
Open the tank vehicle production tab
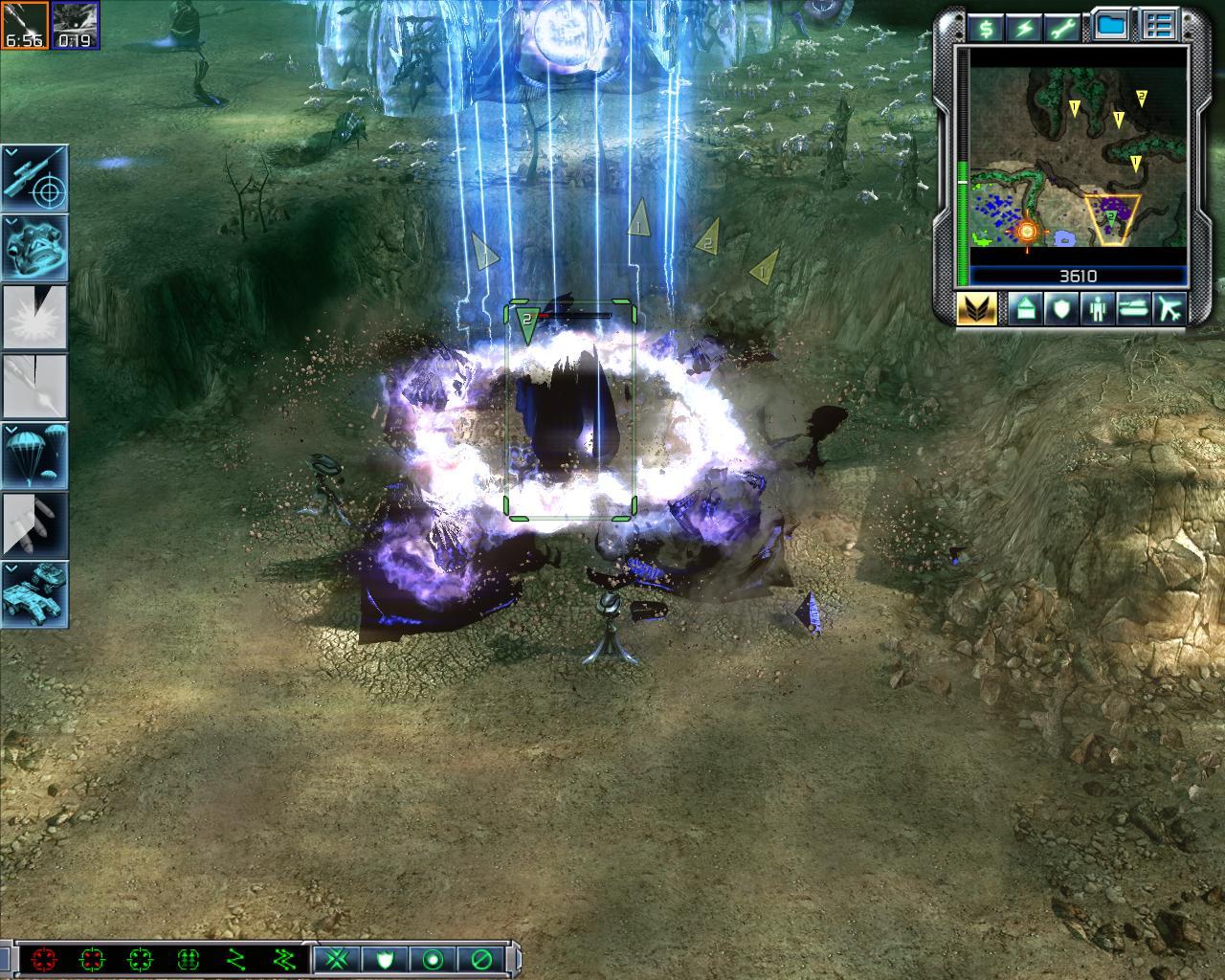(x=1133, y=308)
